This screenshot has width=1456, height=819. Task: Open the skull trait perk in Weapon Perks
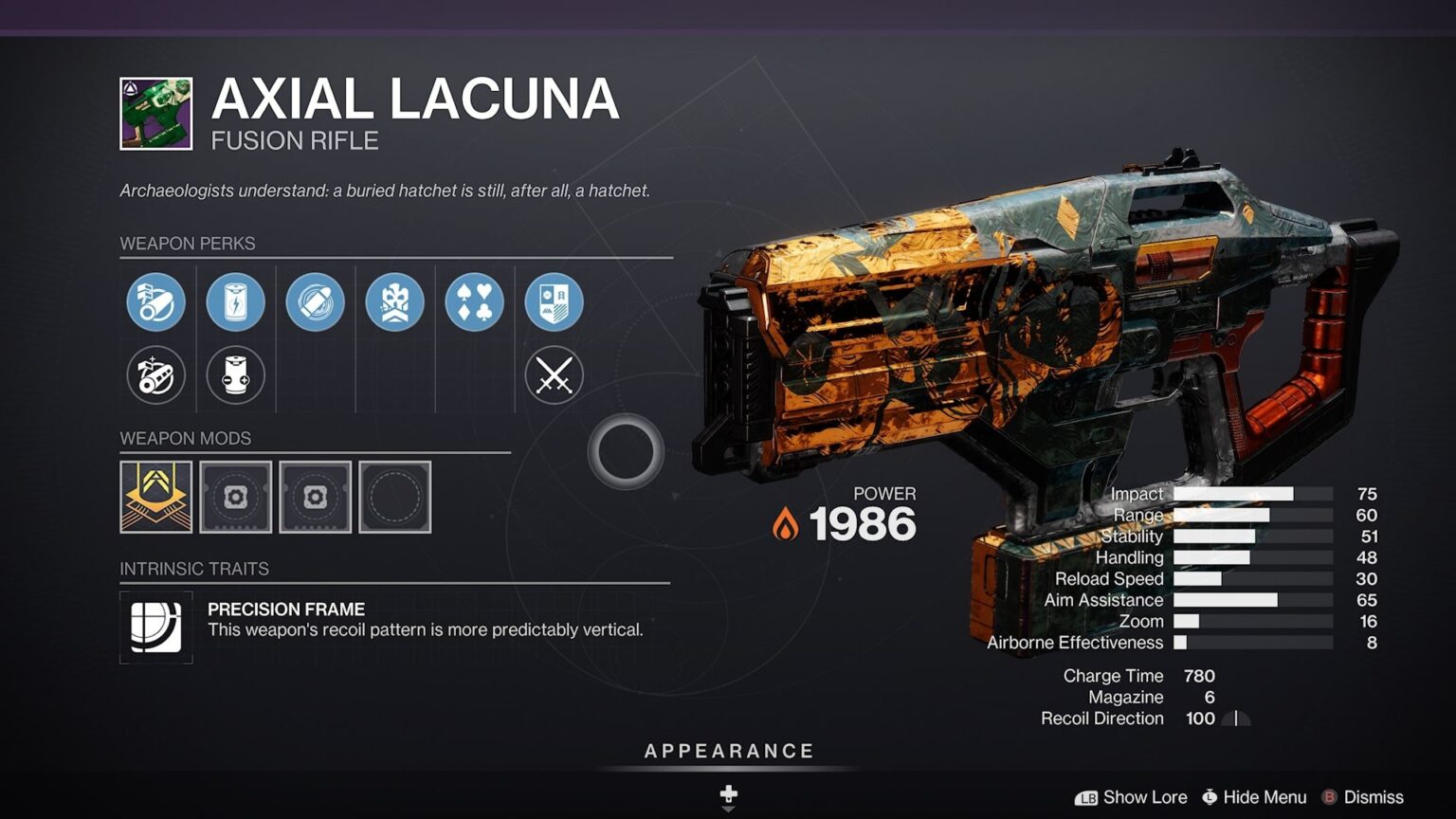394,301
